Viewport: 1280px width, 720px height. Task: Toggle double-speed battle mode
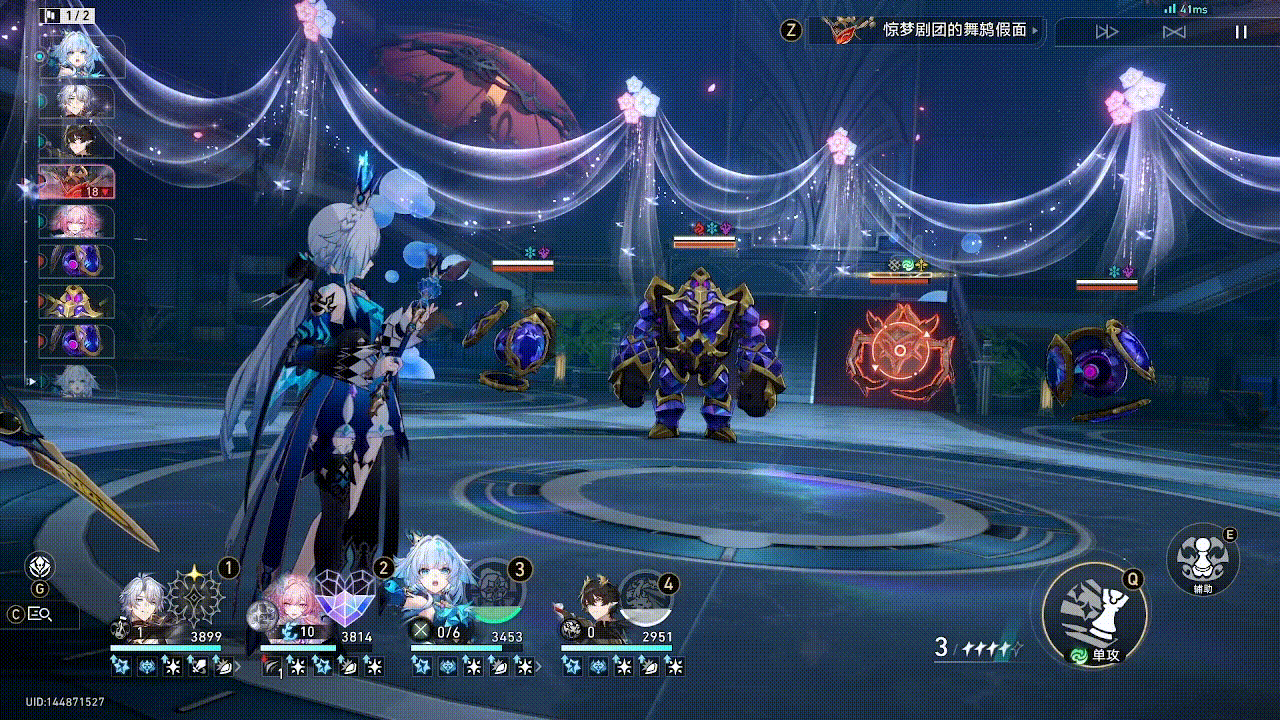click(x=1104, y=31)
